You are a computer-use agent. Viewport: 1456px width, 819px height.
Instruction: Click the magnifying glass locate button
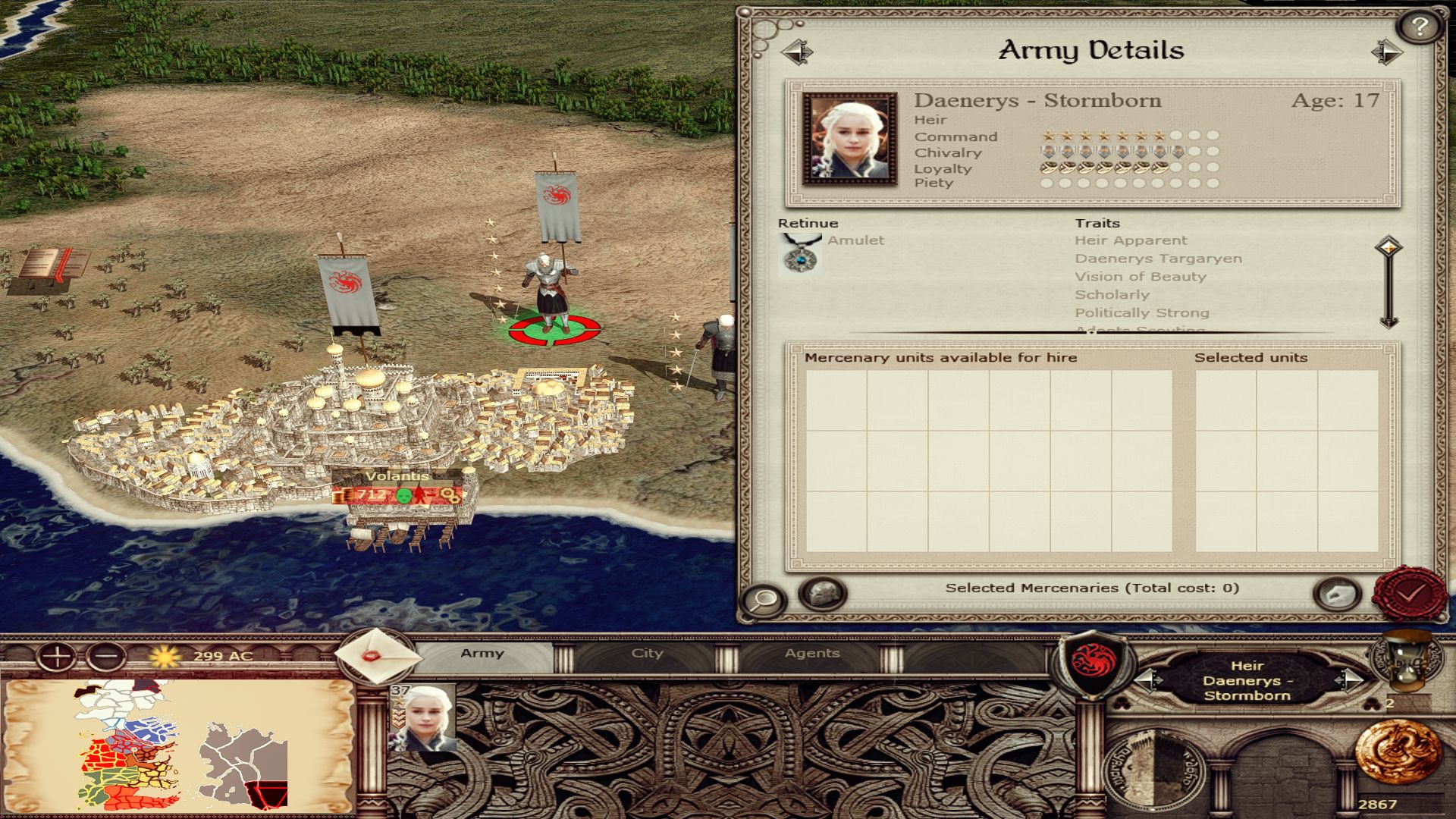[x=763, y=600]
